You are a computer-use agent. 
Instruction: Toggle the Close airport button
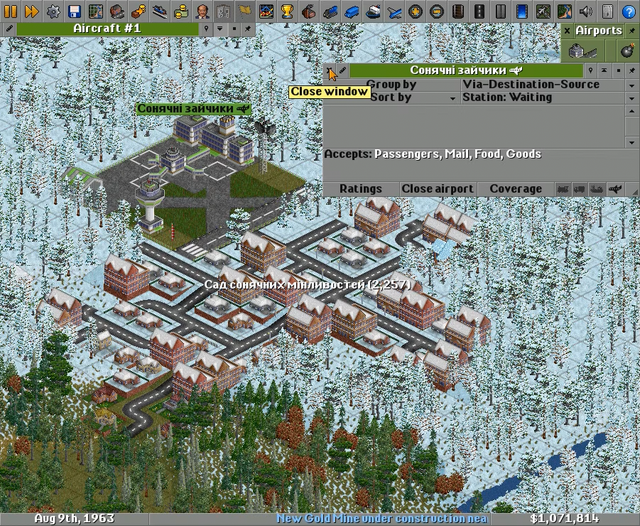pyautogui.click(x=437, y=188)
